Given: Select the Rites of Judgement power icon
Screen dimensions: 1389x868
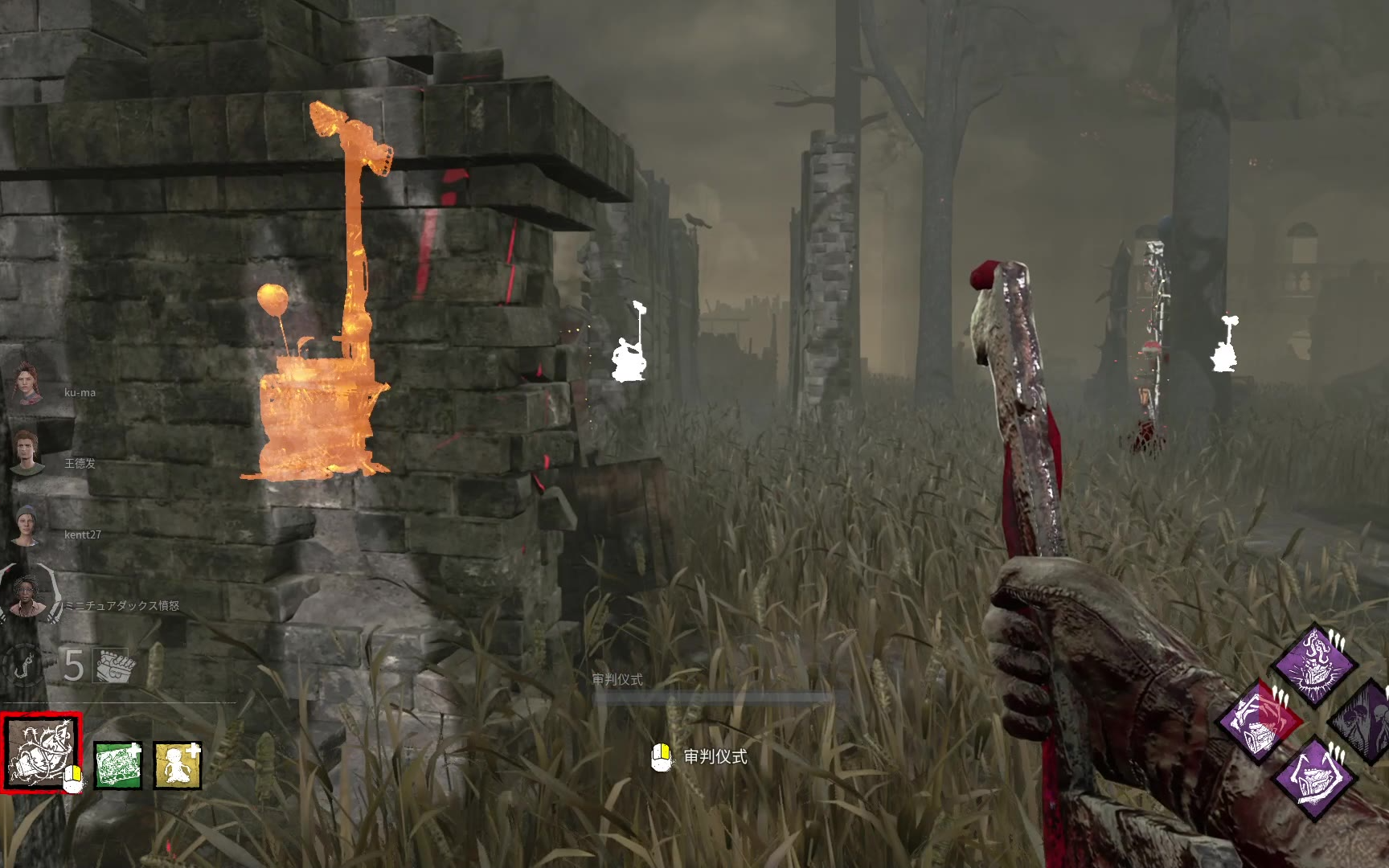Looking at the screenshot, I should 41,753.
